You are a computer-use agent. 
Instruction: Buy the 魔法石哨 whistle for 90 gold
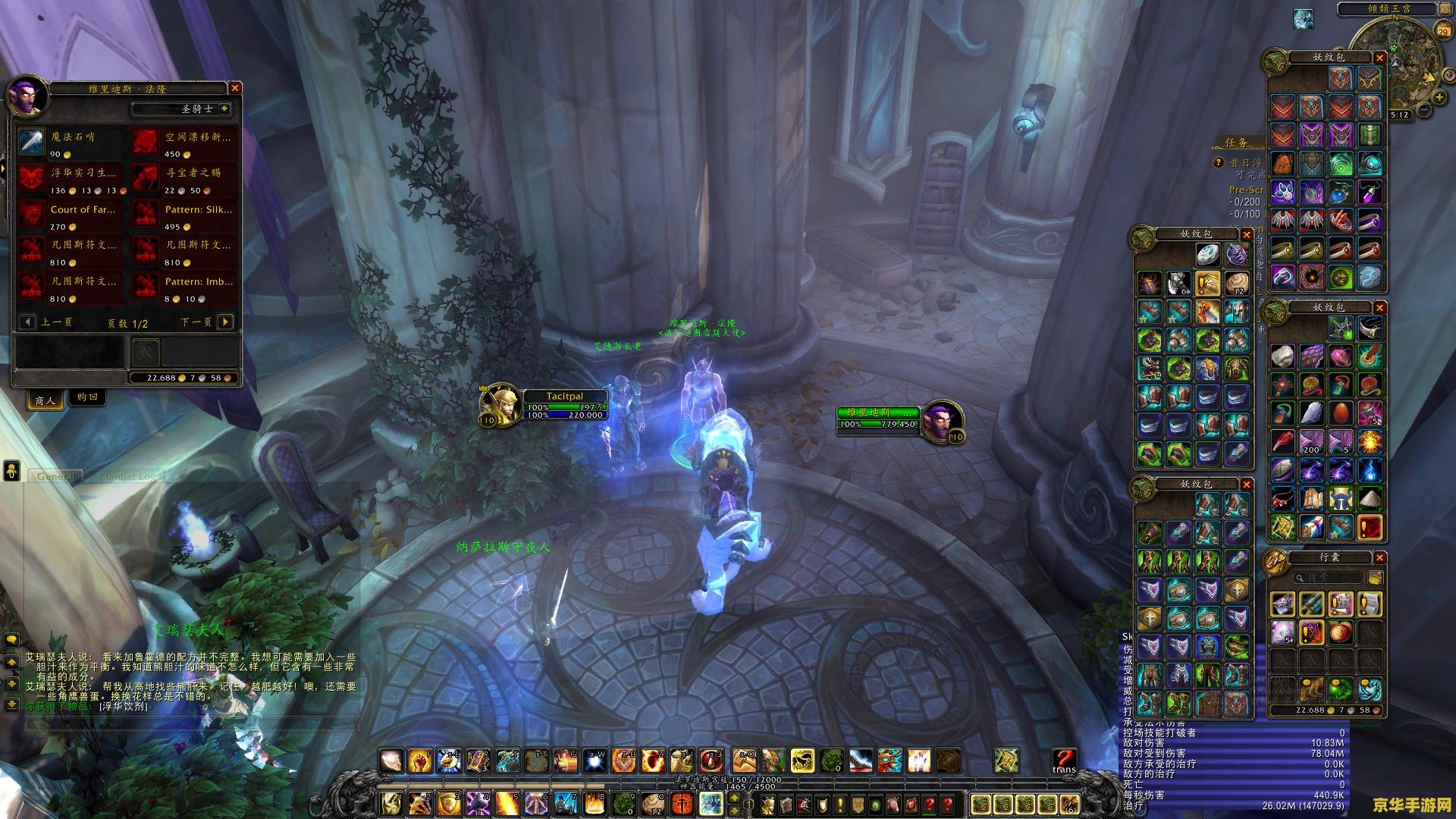tap(32, 142)
